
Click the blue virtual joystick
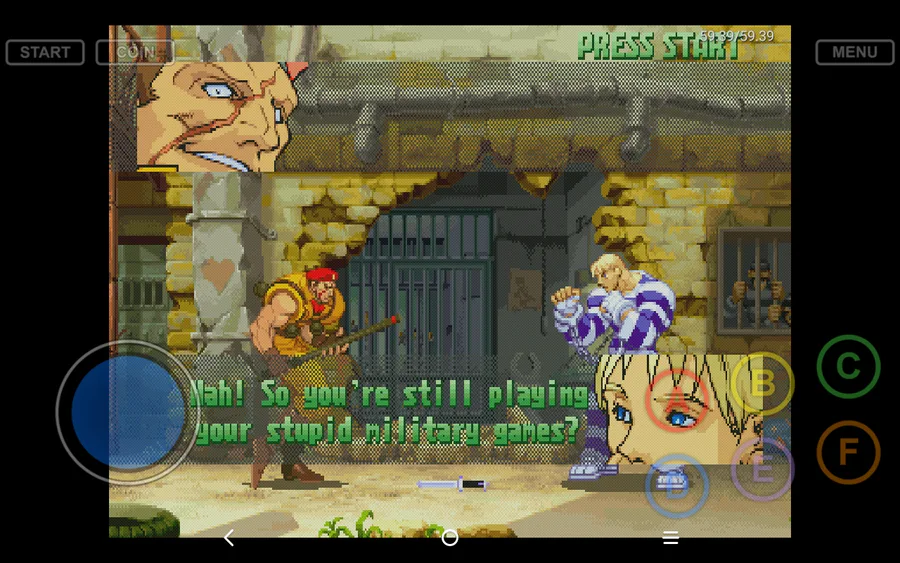coord(127,412)
